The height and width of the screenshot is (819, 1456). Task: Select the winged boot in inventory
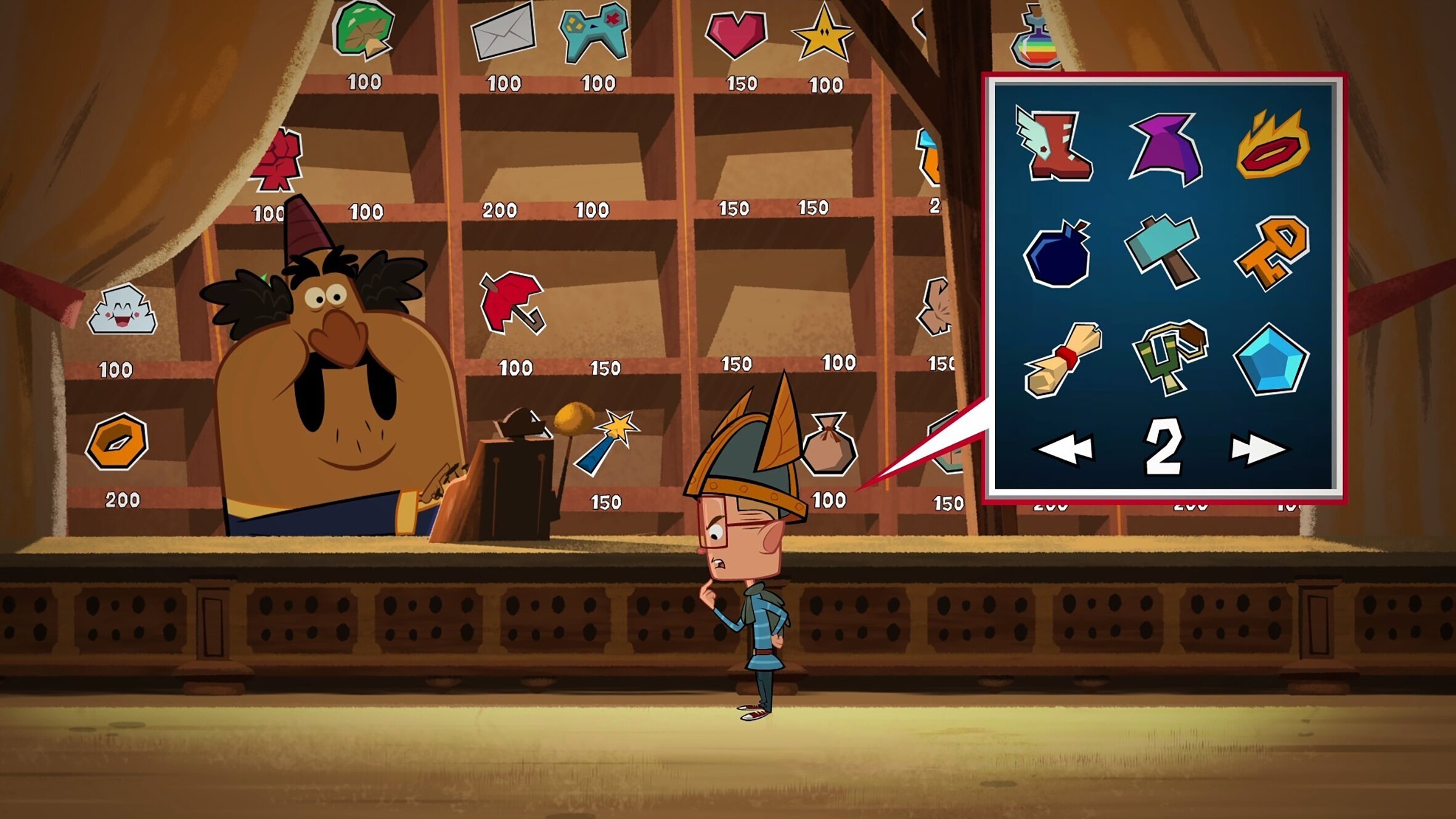(1055, 145)
